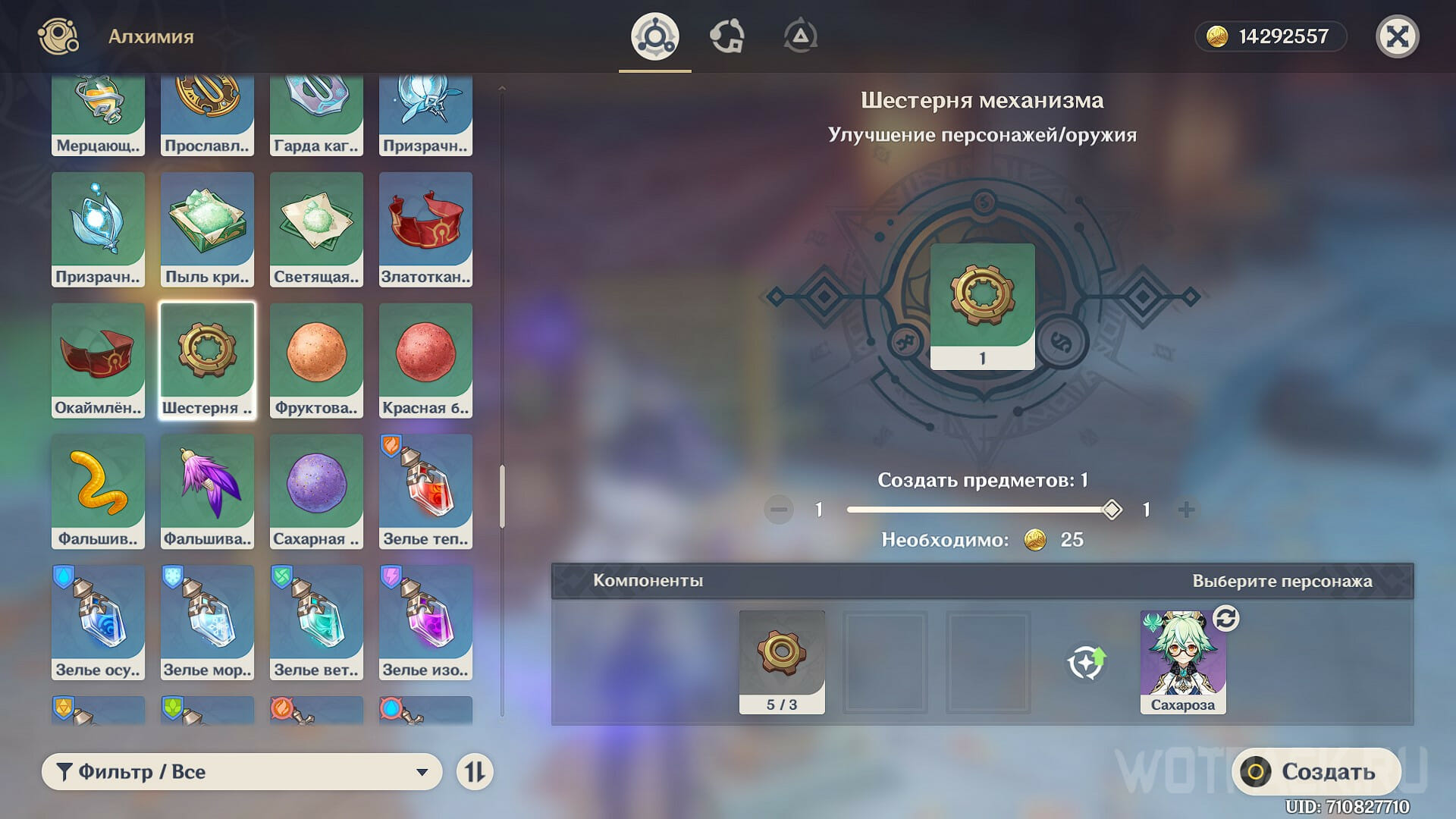The image size is (1456, 819).
Task: Open the third triangle tab
Action: pos(800,36)
